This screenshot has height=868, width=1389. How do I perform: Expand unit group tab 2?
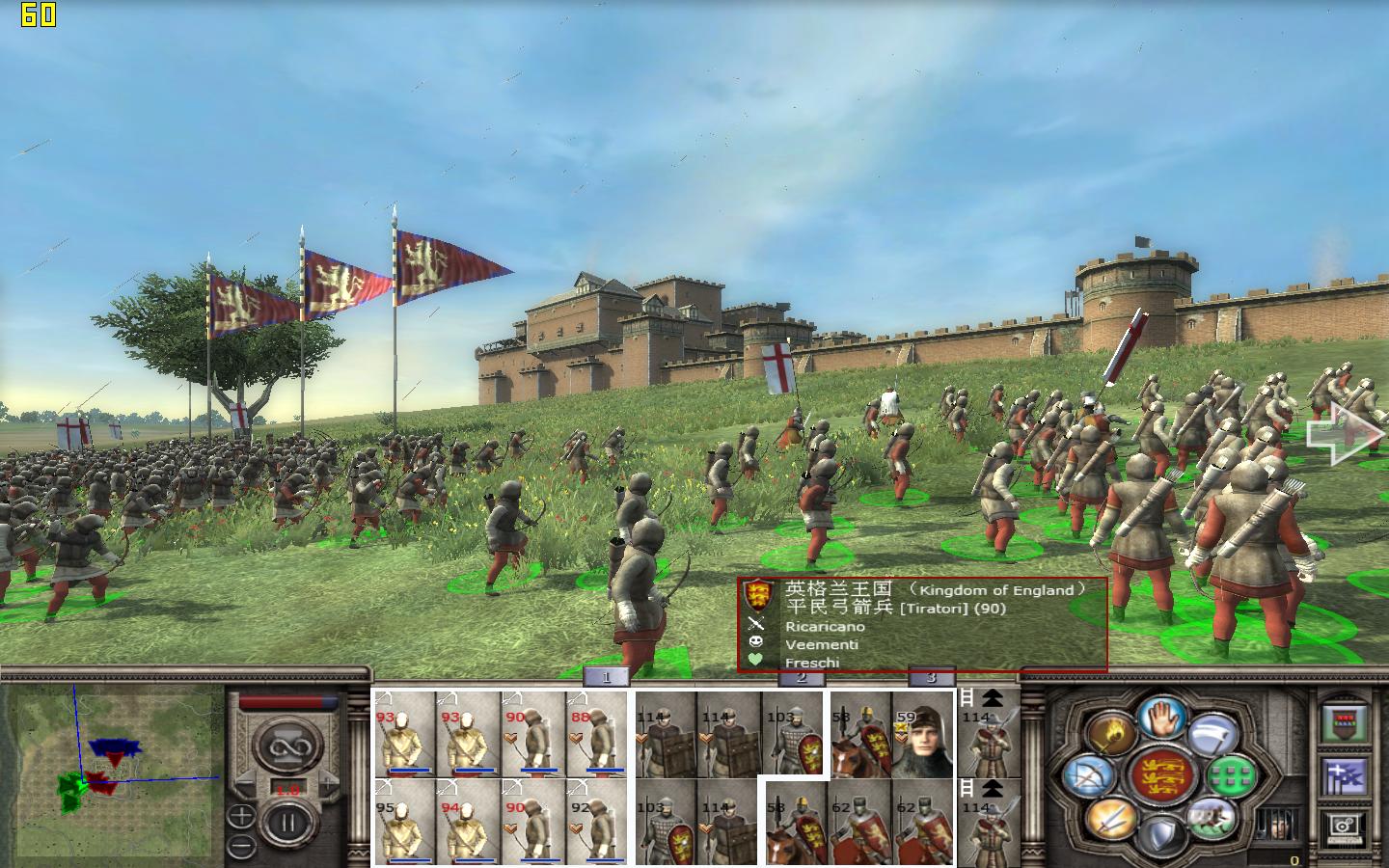tap(802, 678)
